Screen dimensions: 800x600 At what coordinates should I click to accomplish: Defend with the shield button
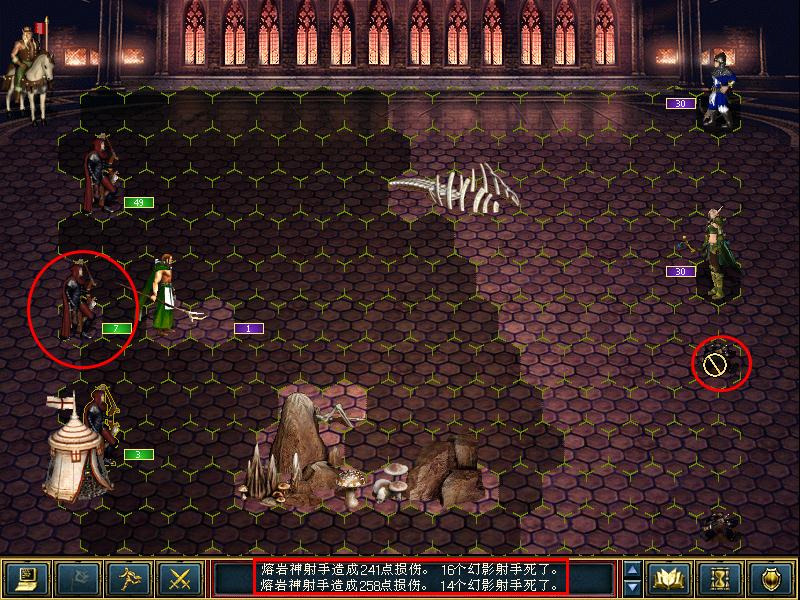point(772,578)
